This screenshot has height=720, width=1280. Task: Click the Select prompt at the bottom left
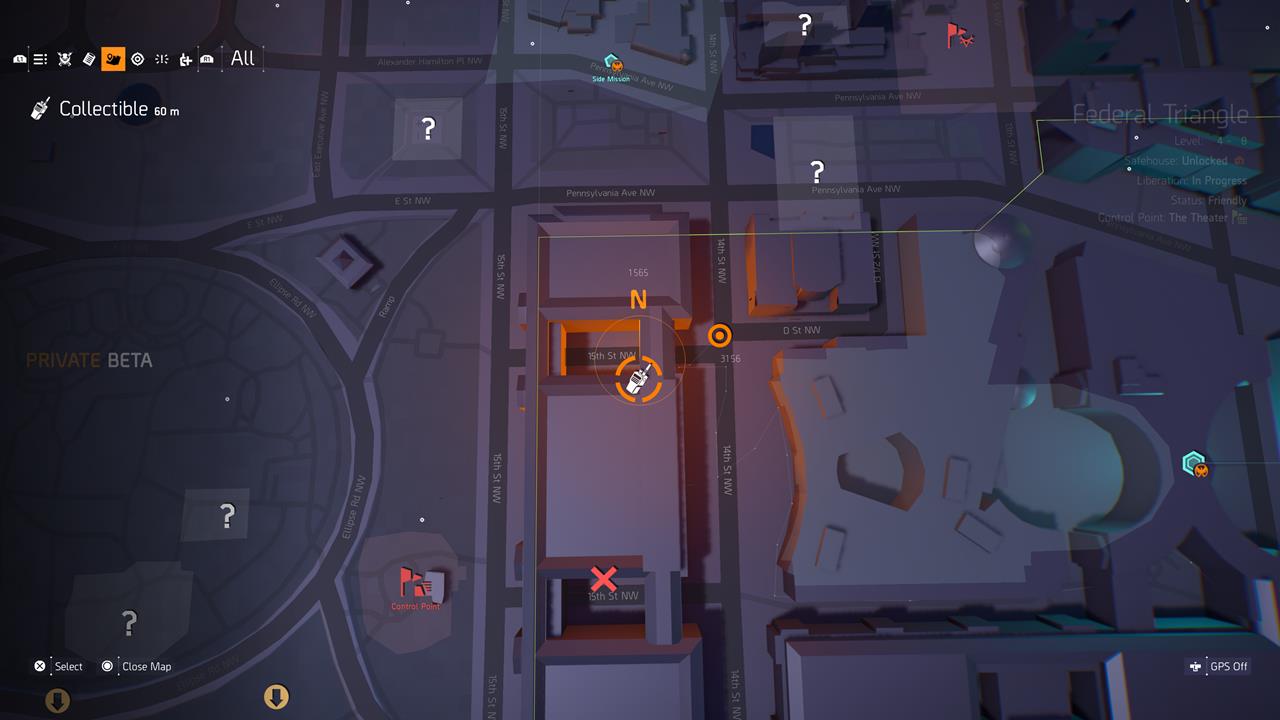tap(55, 666)
